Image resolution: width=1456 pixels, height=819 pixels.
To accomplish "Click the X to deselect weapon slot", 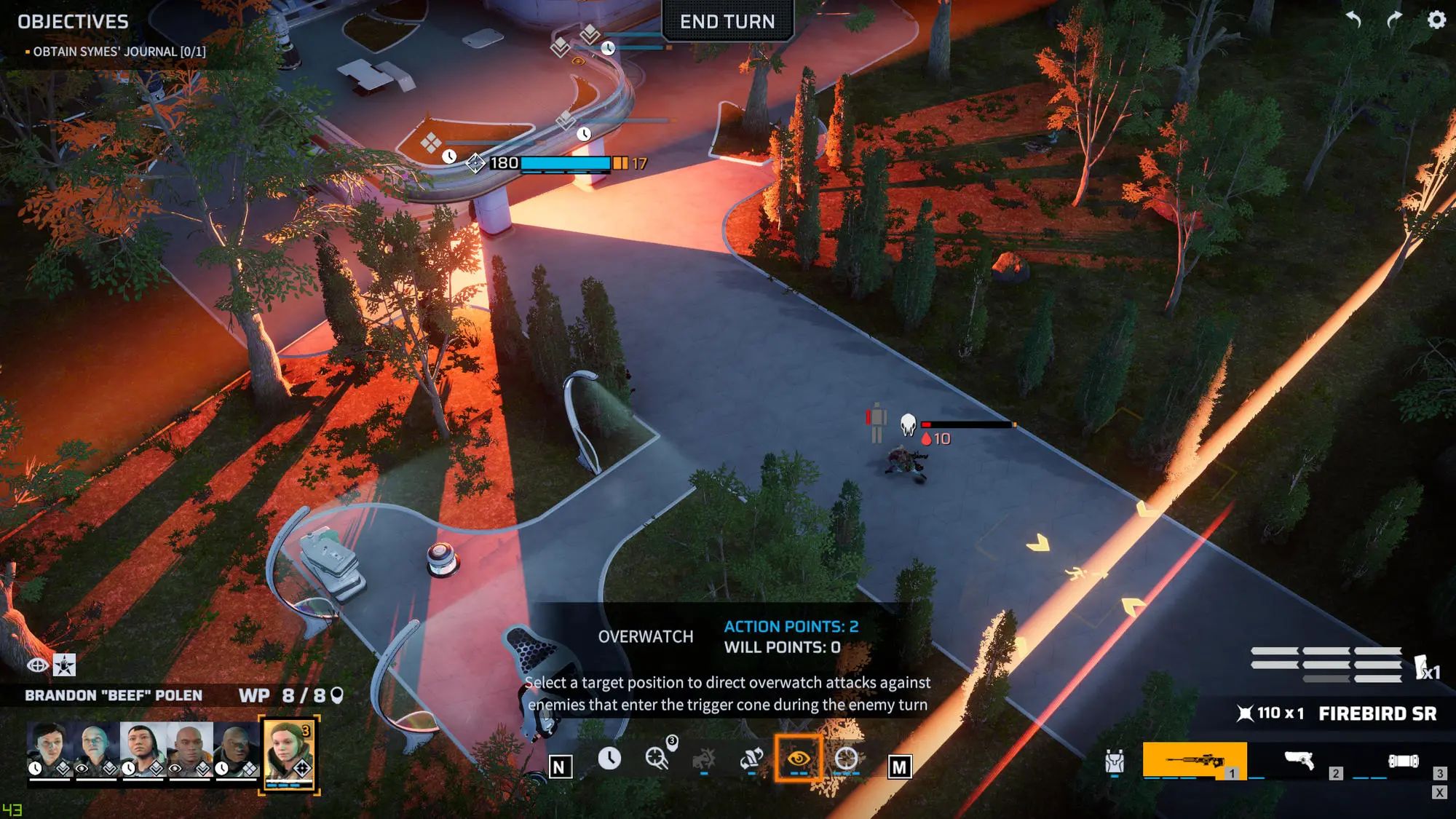I will [1440, 793].
